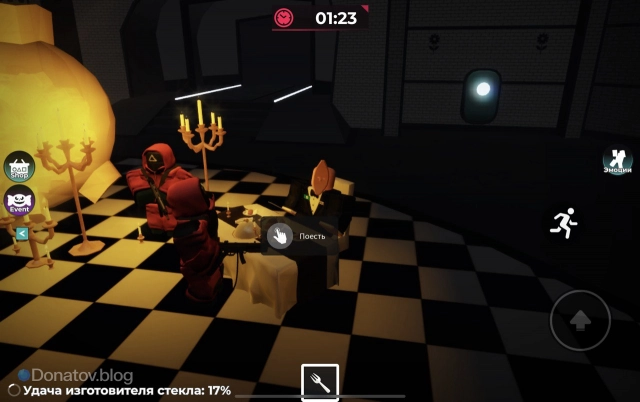Tap the jump arrow button

[580, 320]
